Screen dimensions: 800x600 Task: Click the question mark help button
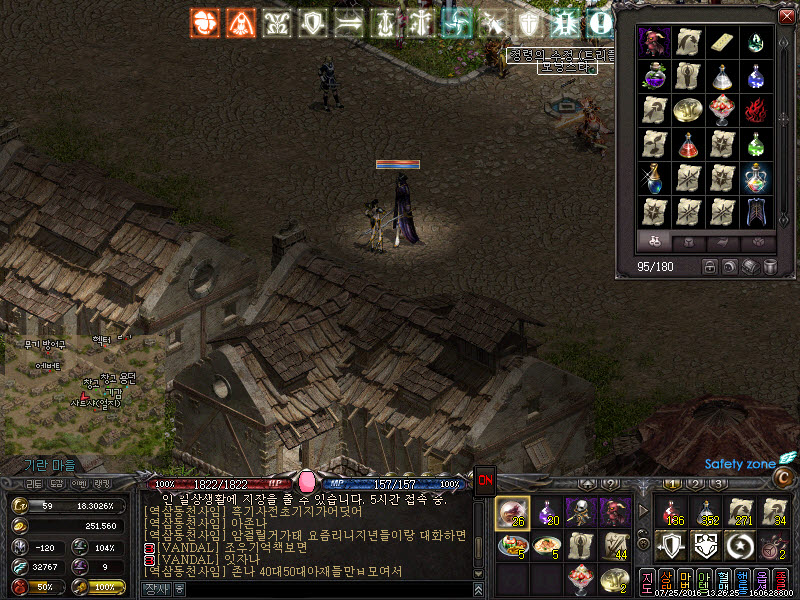click(x=609, y=485)
